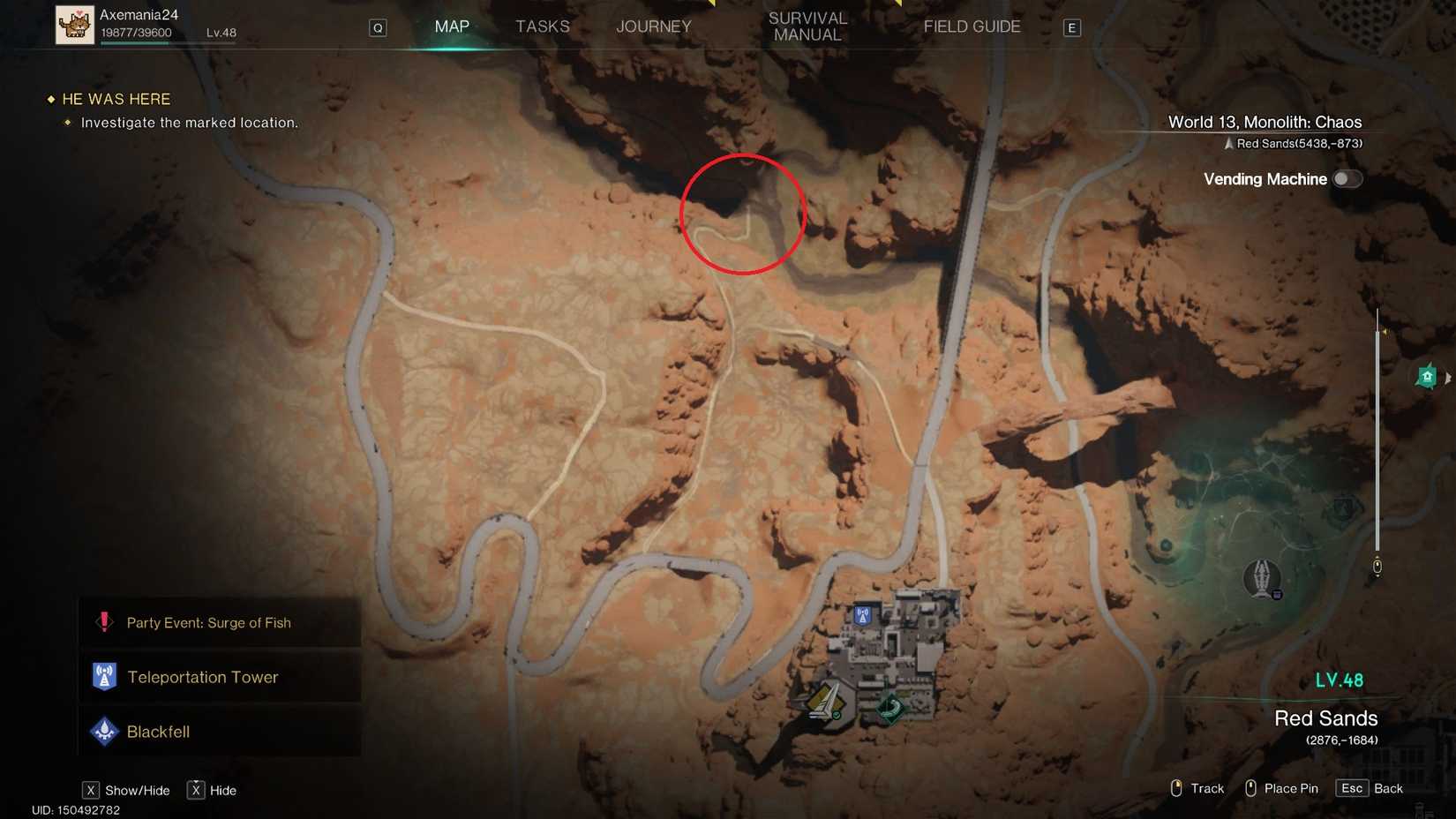This screenshot has height=819, width=1456.
Task: Click the lobster creature icon near bottom right
Action: 1264,579
